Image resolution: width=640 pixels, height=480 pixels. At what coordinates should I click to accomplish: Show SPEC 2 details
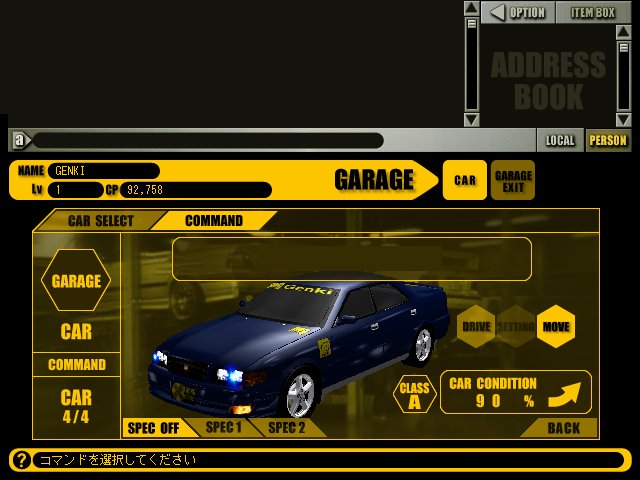[286, 427]
